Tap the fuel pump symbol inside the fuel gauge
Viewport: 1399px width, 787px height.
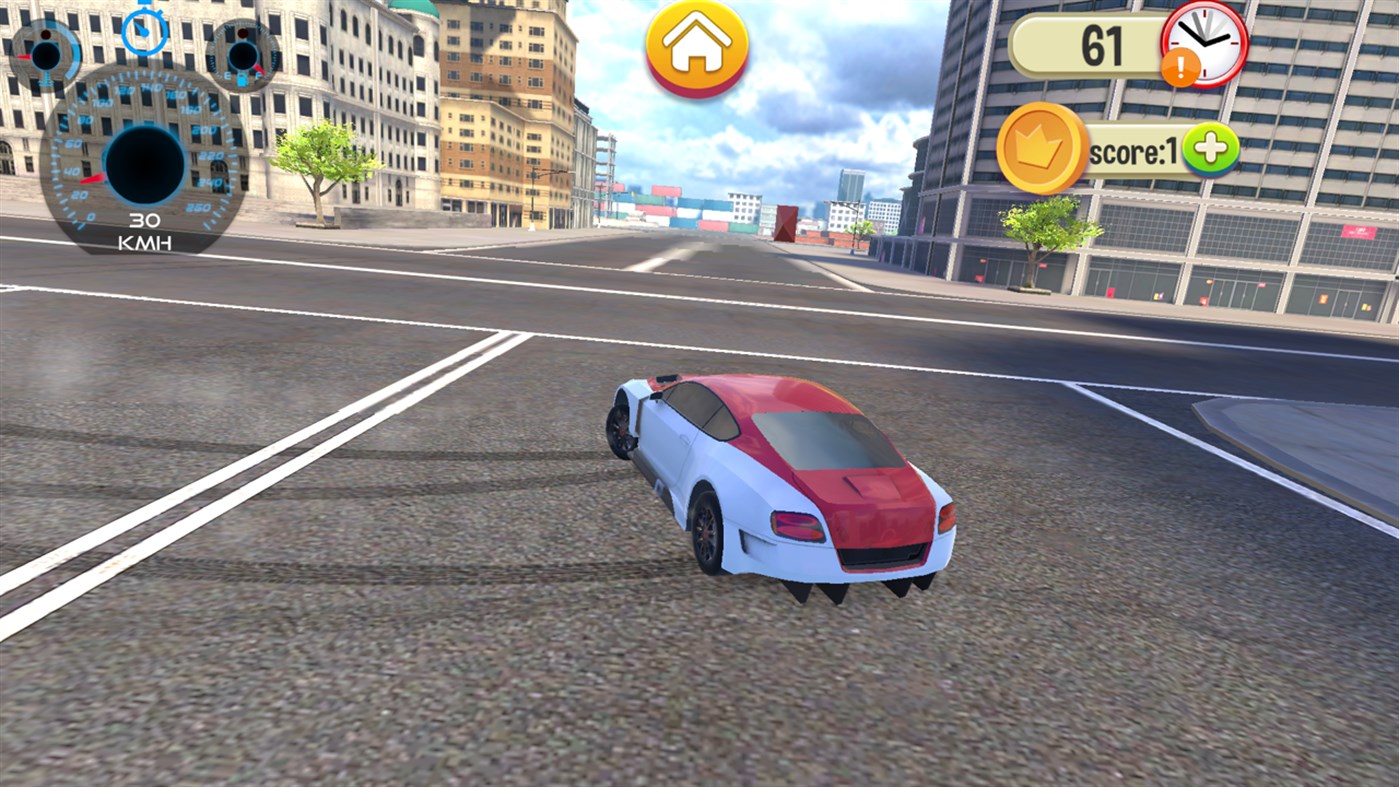coord(243,78)
